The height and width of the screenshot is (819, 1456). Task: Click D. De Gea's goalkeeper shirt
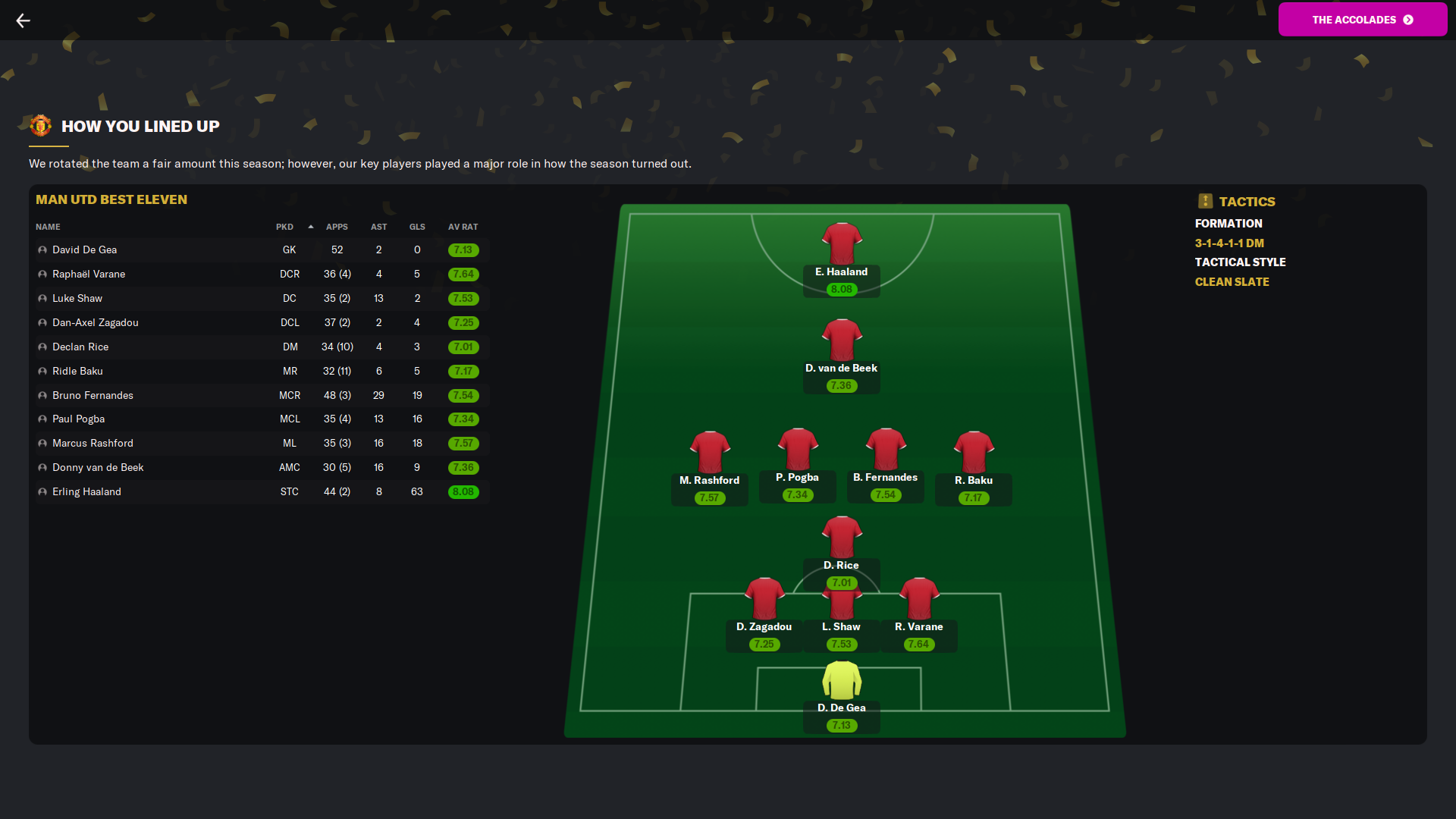click(x=842, y=680)
